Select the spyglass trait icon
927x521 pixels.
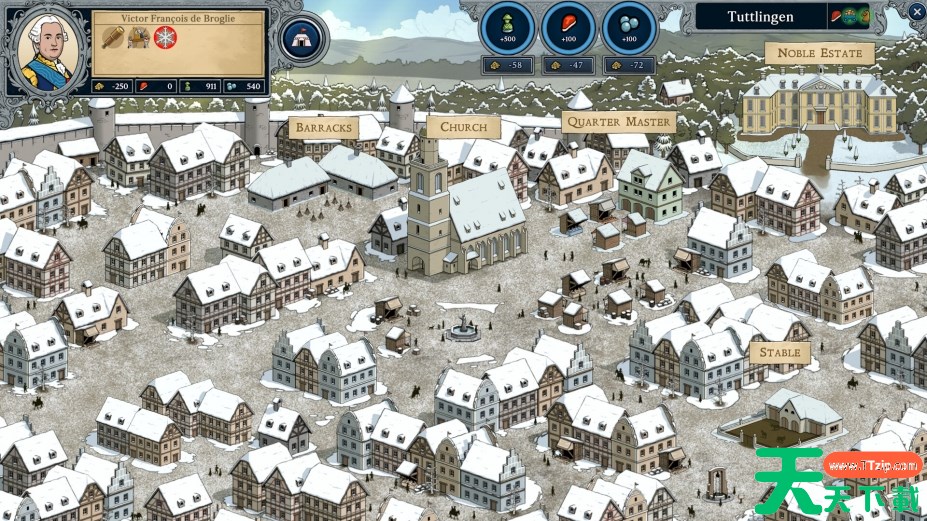(112, 38)
